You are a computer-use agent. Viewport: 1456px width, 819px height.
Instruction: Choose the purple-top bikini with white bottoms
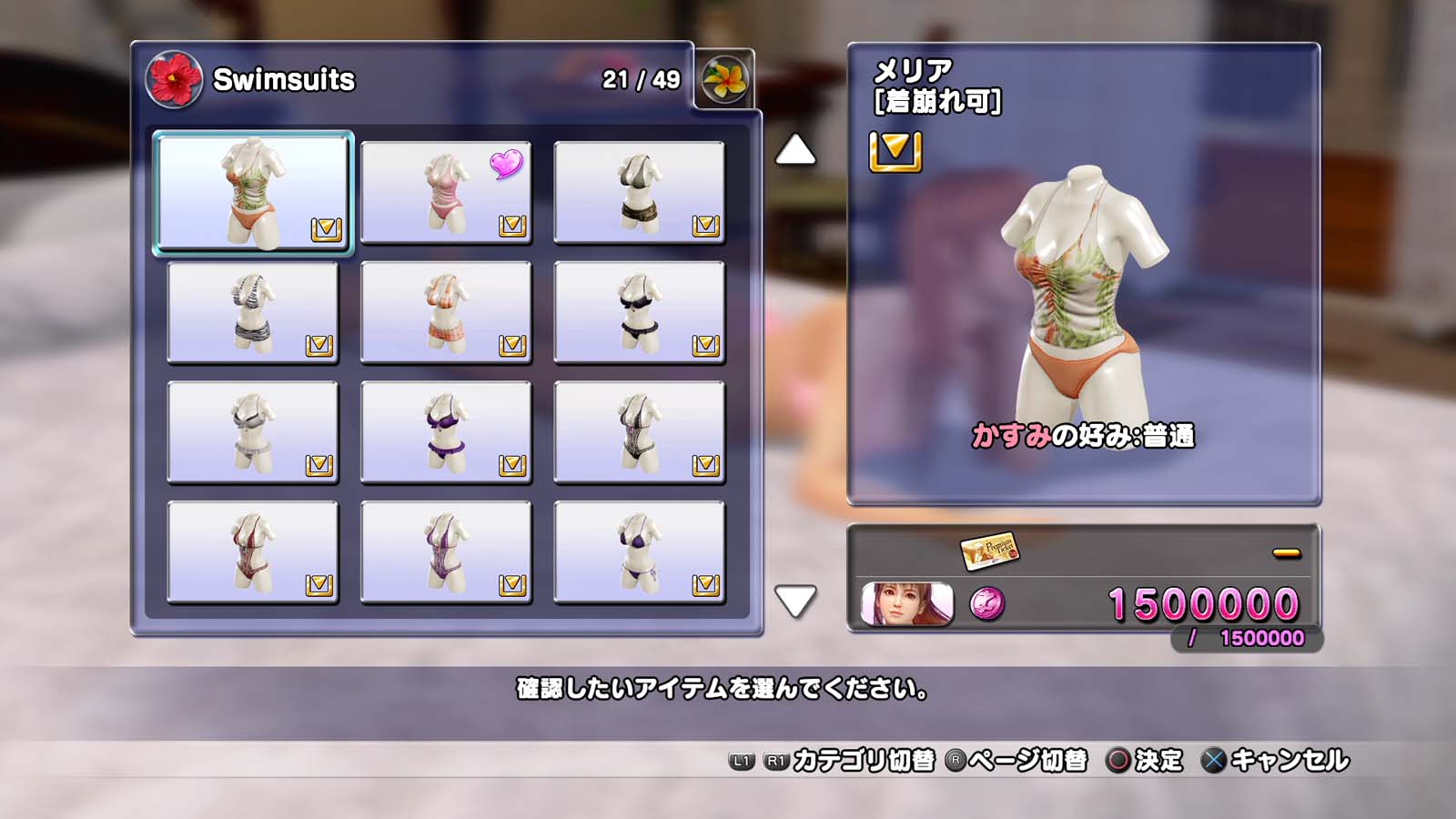639,552
